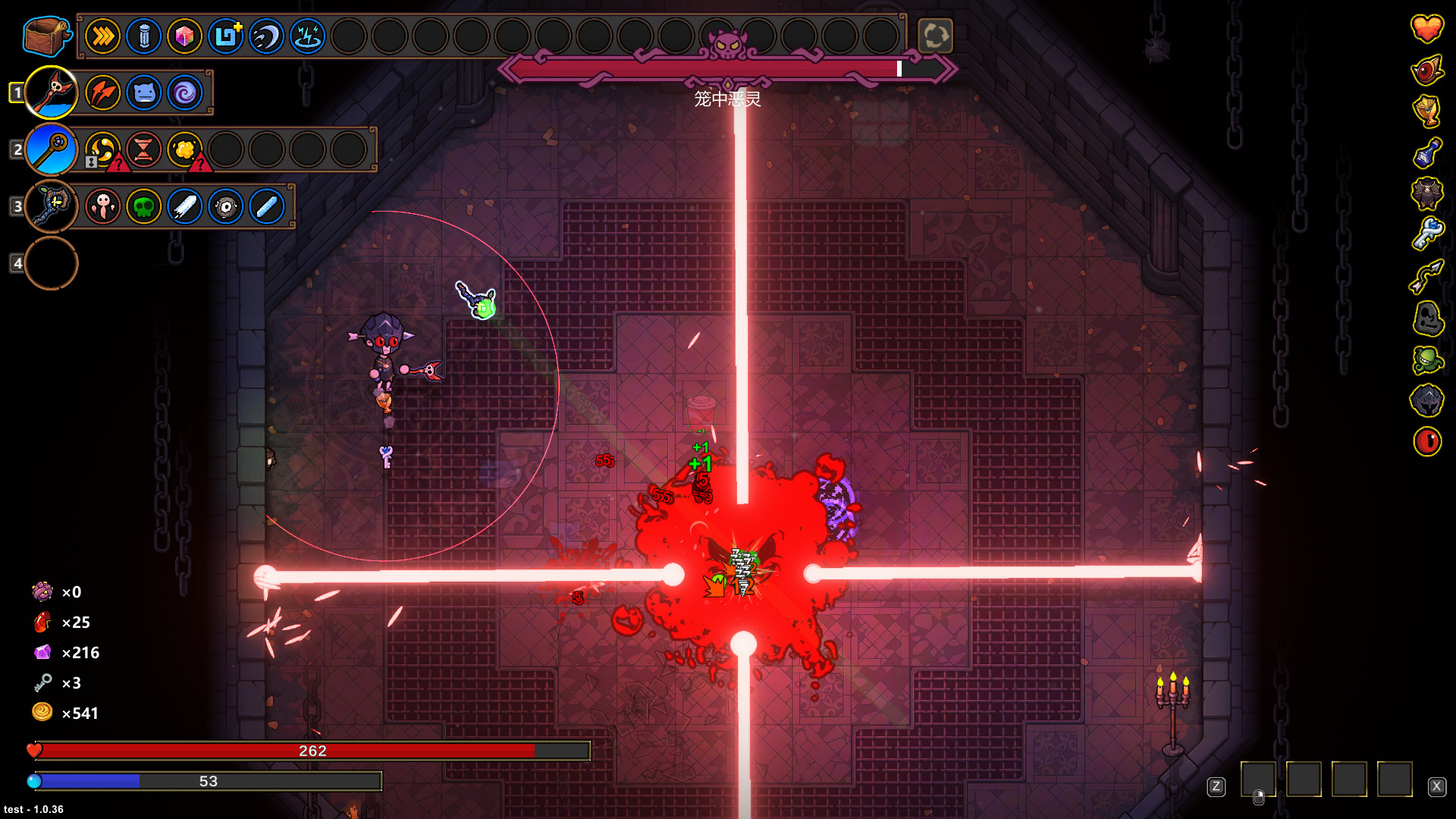The height and width of the screenshot is (819, 1456).
Task: Choose the one-eyed furball spell
Action: 225,206
